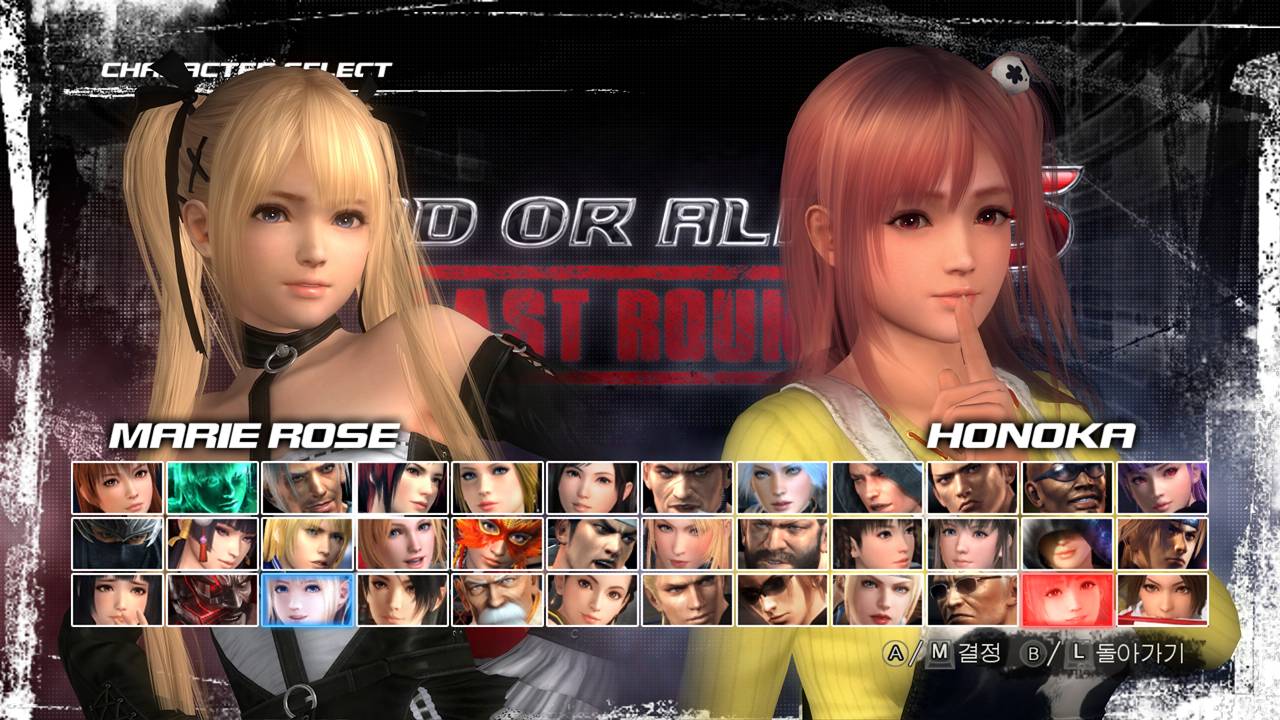Select the blue-highlighted Marie Rose portrait tile
Viewport: 1280px width, 720px height.
coord(307,599)
